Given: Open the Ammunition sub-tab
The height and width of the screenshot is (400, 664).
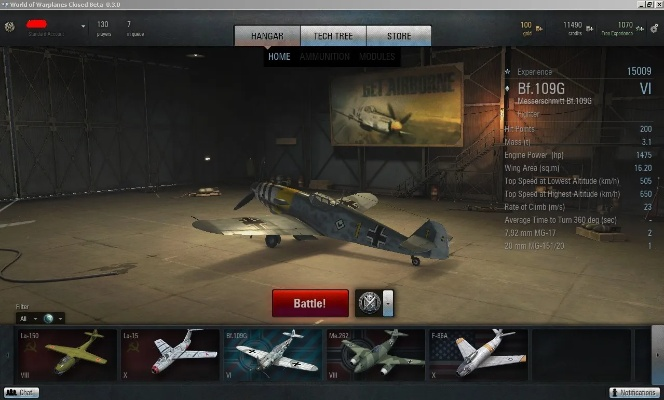Looking at the screenshot, I should (325, 57).
